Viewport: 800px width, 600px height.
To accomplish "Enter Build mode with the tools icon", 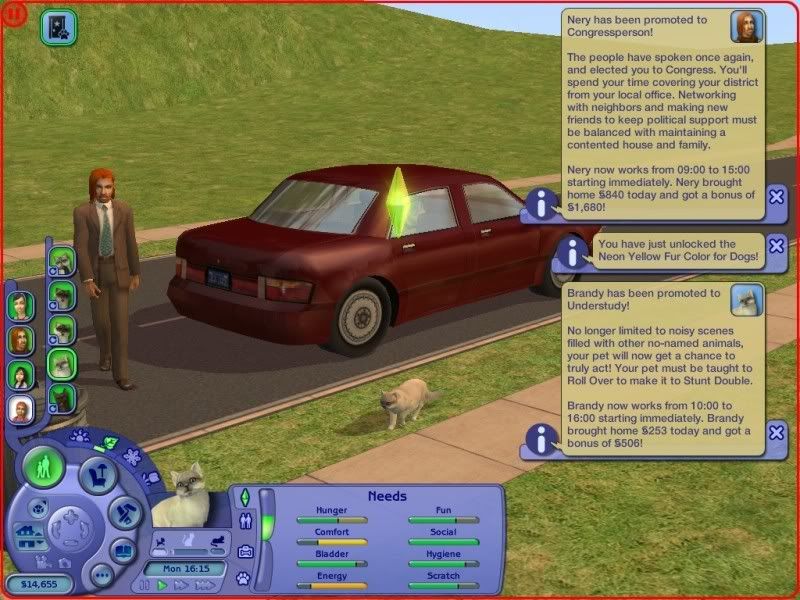I will [x=123, y=515].
